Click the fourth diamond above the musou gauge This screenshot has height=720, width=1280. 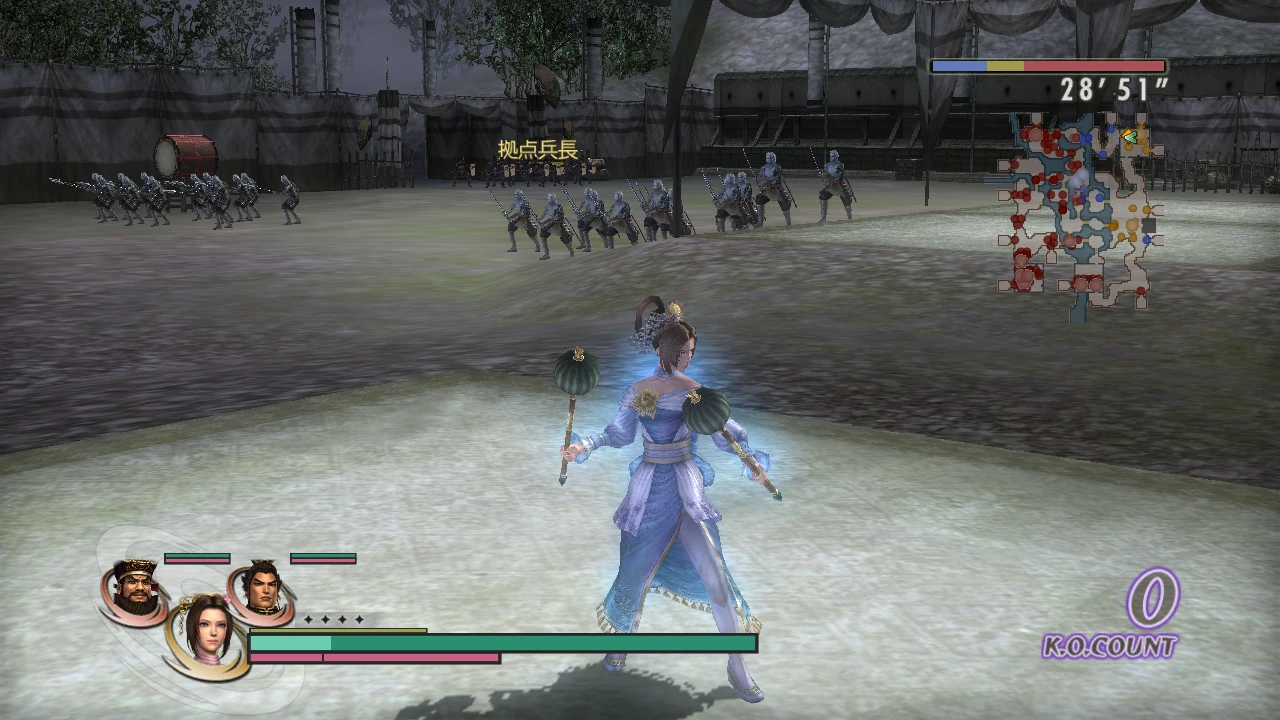click(359, 619)
